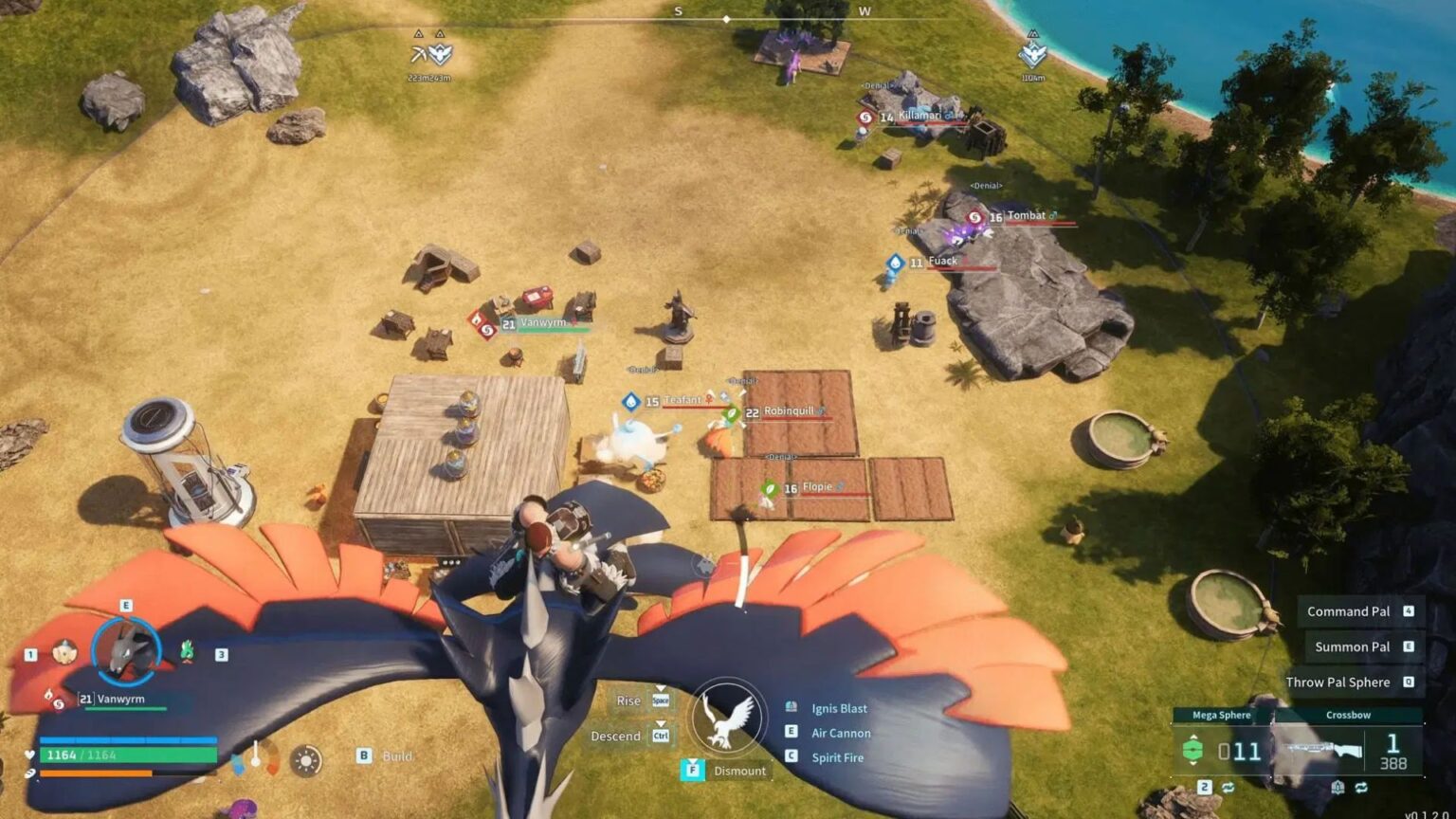
Task: Select the Crossbow weapon icon
Action: point(1322,749)
